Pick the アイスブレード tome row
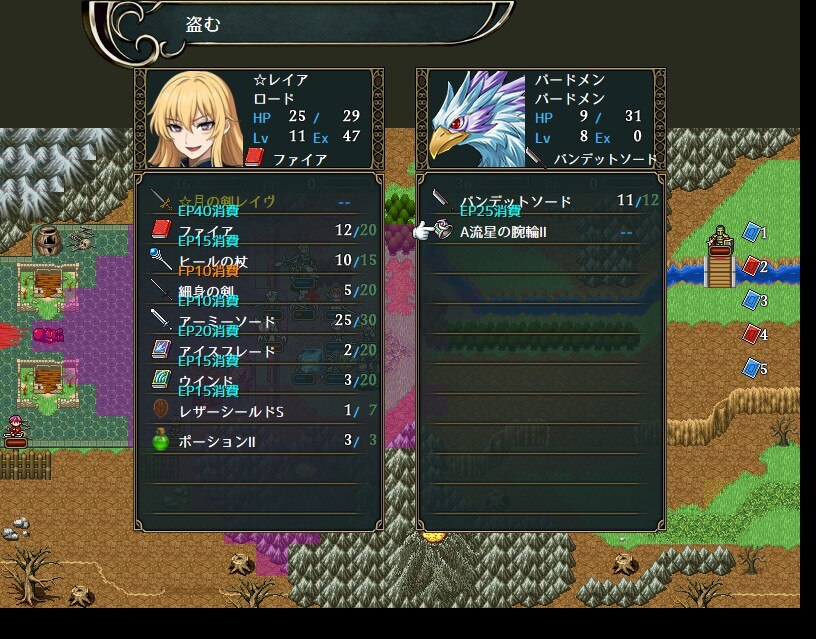816x639 pixels. (x=258, y=351)
